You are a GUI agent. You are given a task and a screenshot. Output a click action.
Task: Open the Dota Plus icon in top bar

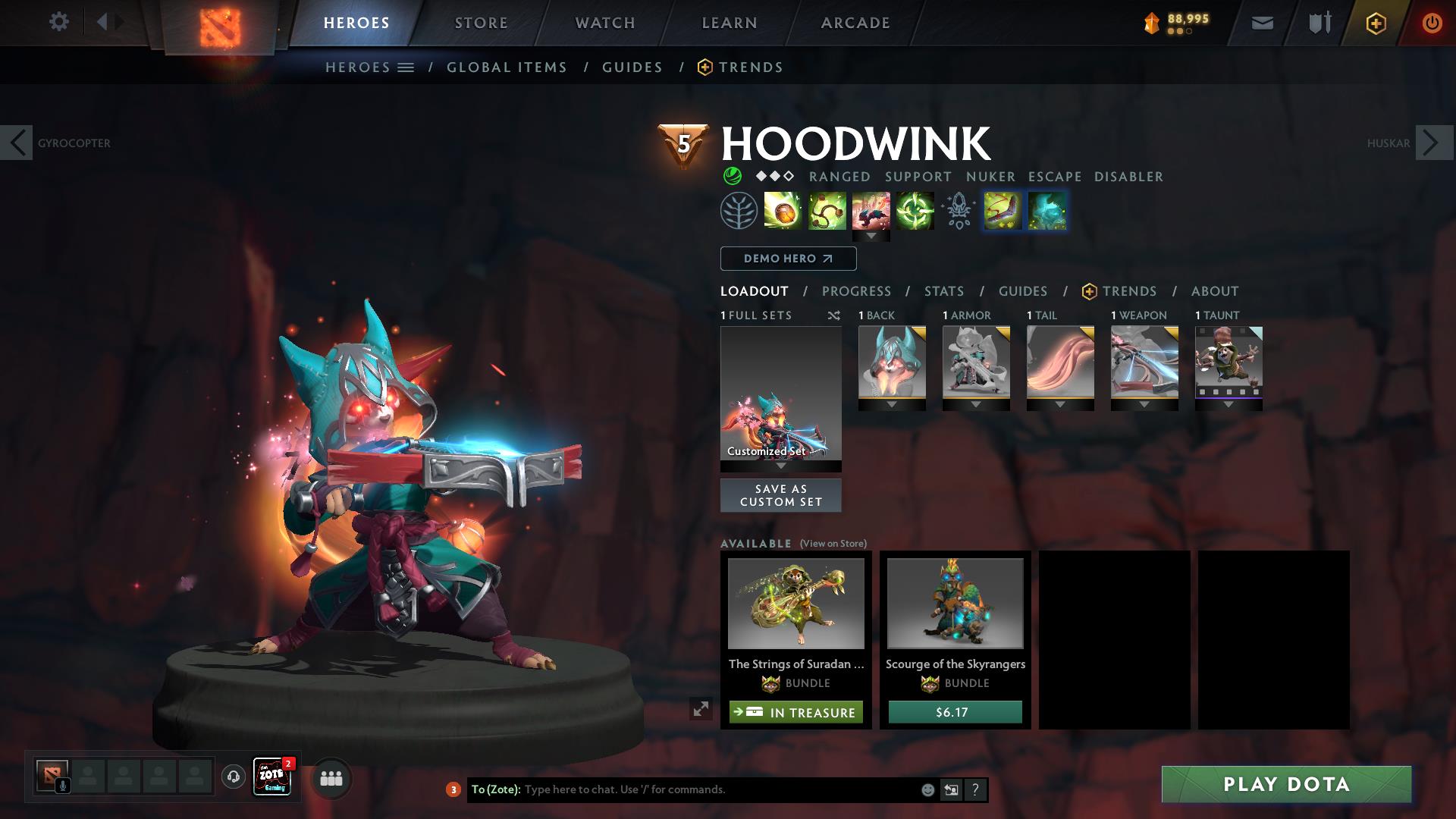coord(1376,23)
